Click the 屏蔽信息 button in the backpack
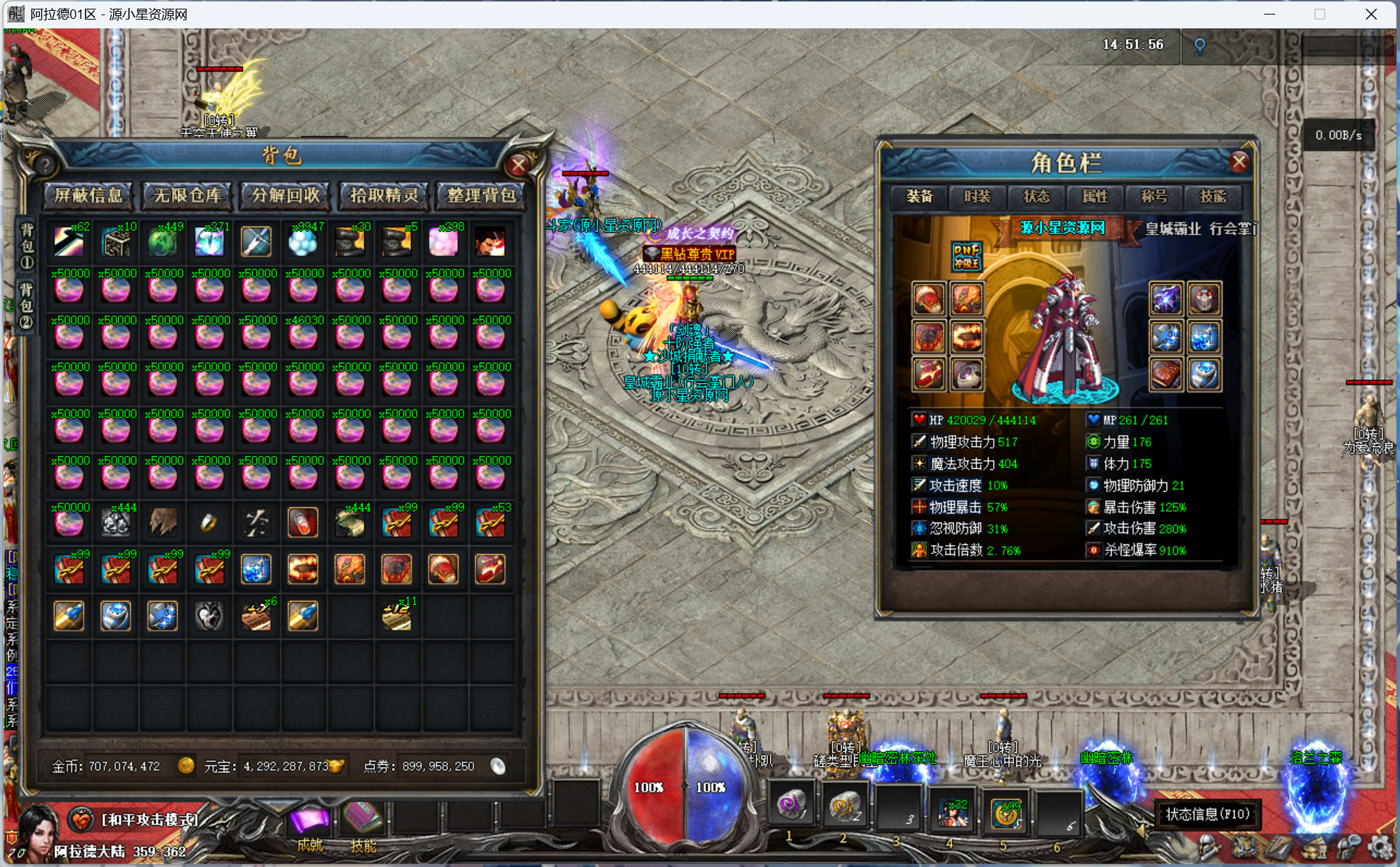This screenshot has height=867, width=1400. (89, 195)
